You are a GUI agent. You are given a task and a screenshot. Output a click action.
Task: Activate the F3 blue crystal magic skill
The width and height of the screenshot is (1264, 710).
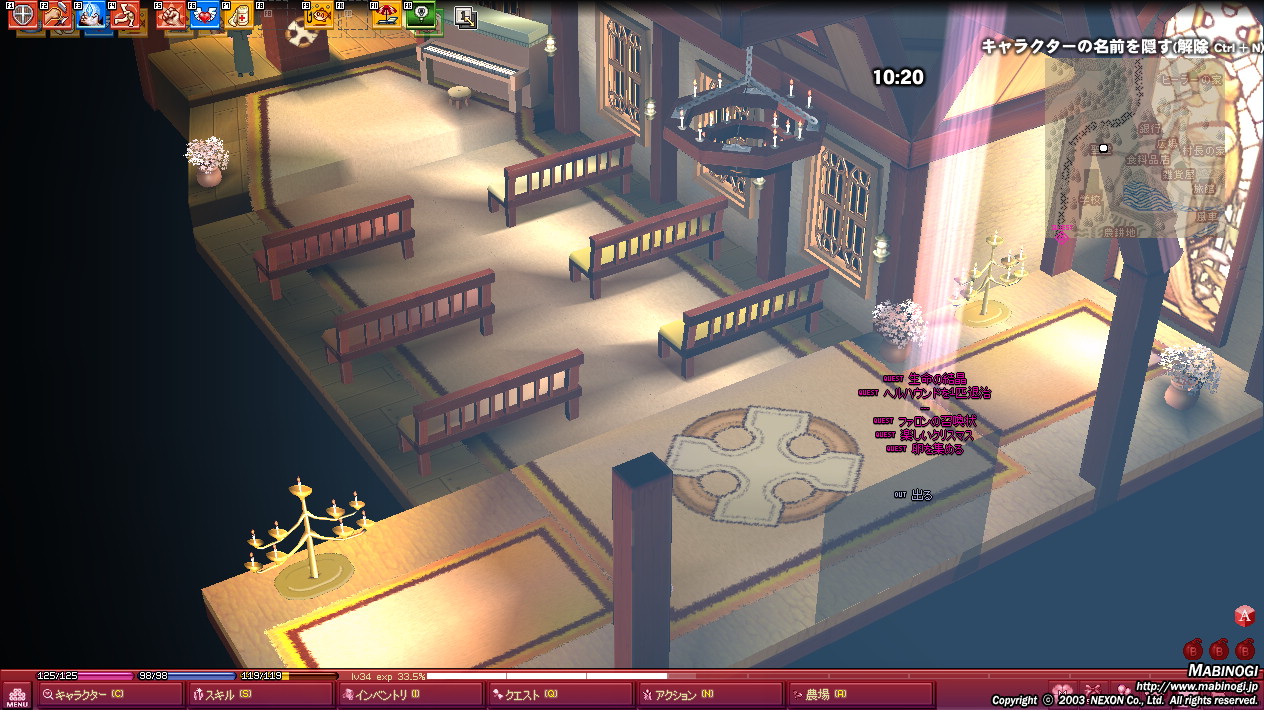(92, 16)
